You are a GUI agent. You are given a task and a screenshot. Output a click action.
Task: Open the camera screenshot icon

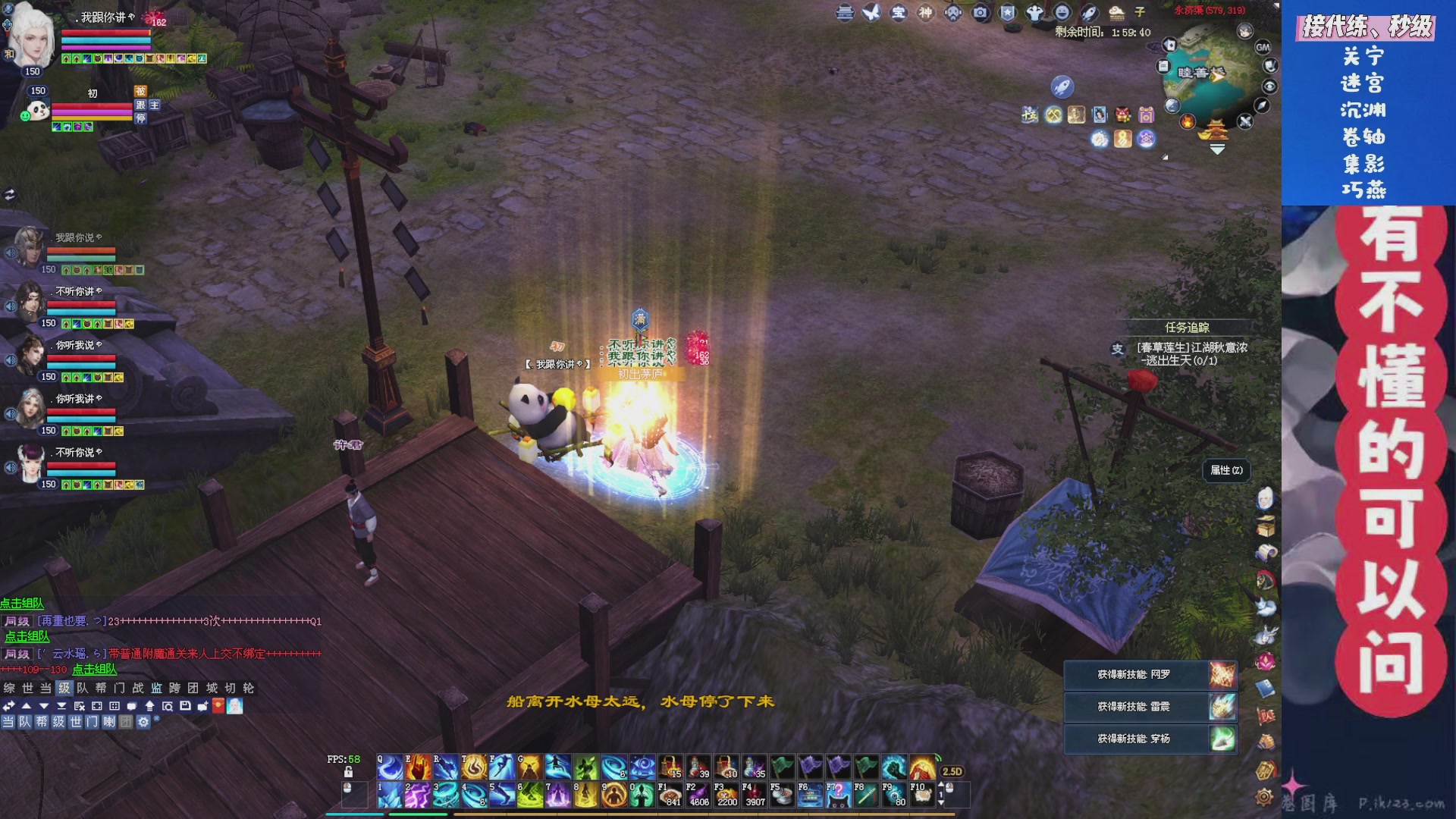(981, 13)
